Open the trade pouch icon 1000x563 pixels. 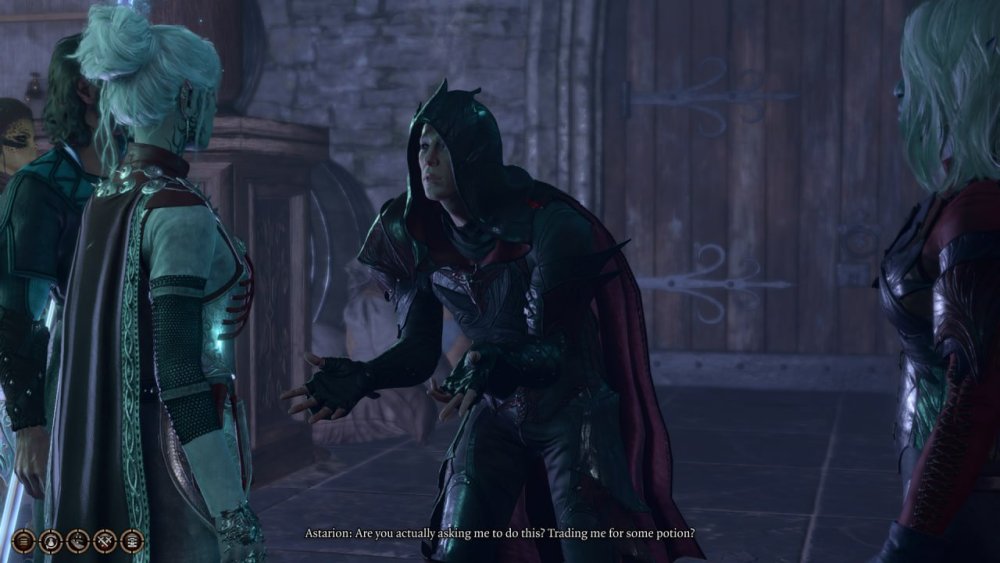[51, 541]
